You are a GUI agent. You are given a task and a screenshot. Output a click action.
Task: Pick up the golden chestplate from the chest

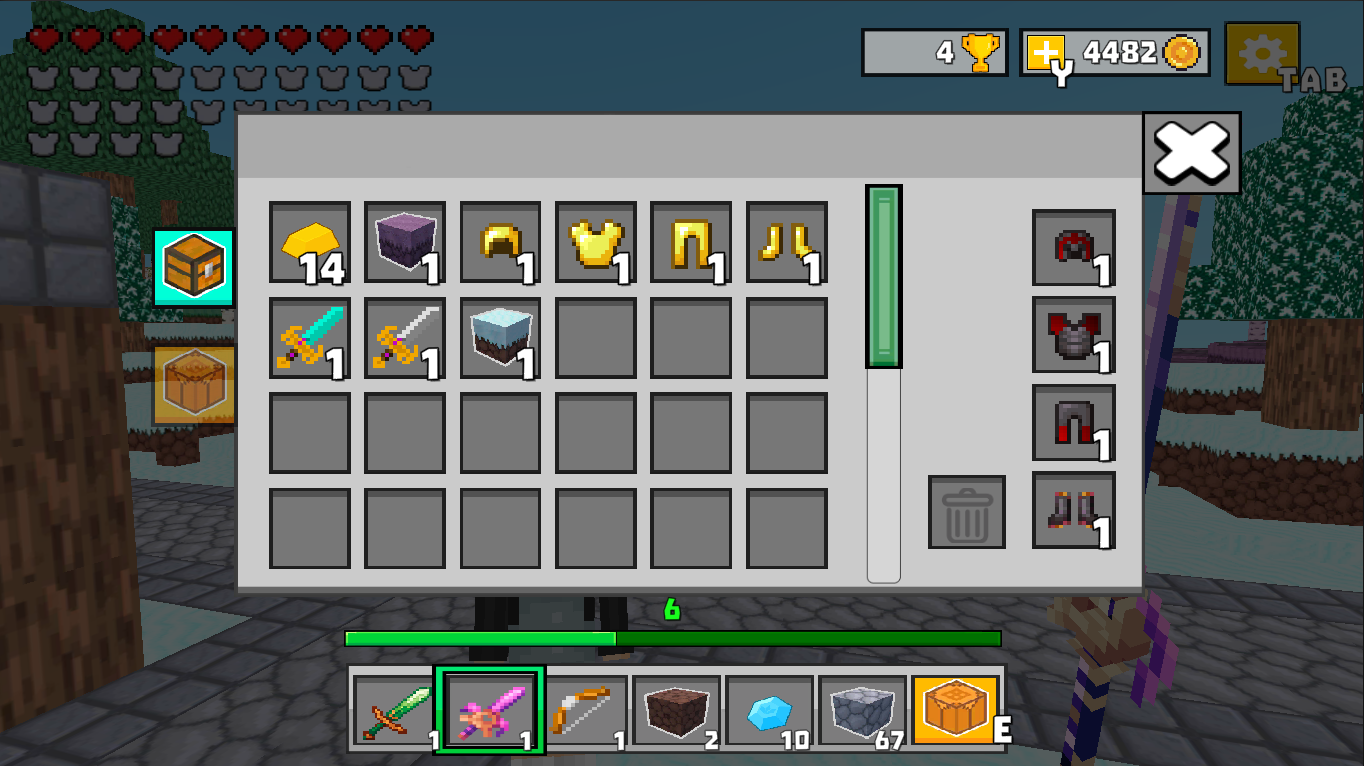coord(596,243)
